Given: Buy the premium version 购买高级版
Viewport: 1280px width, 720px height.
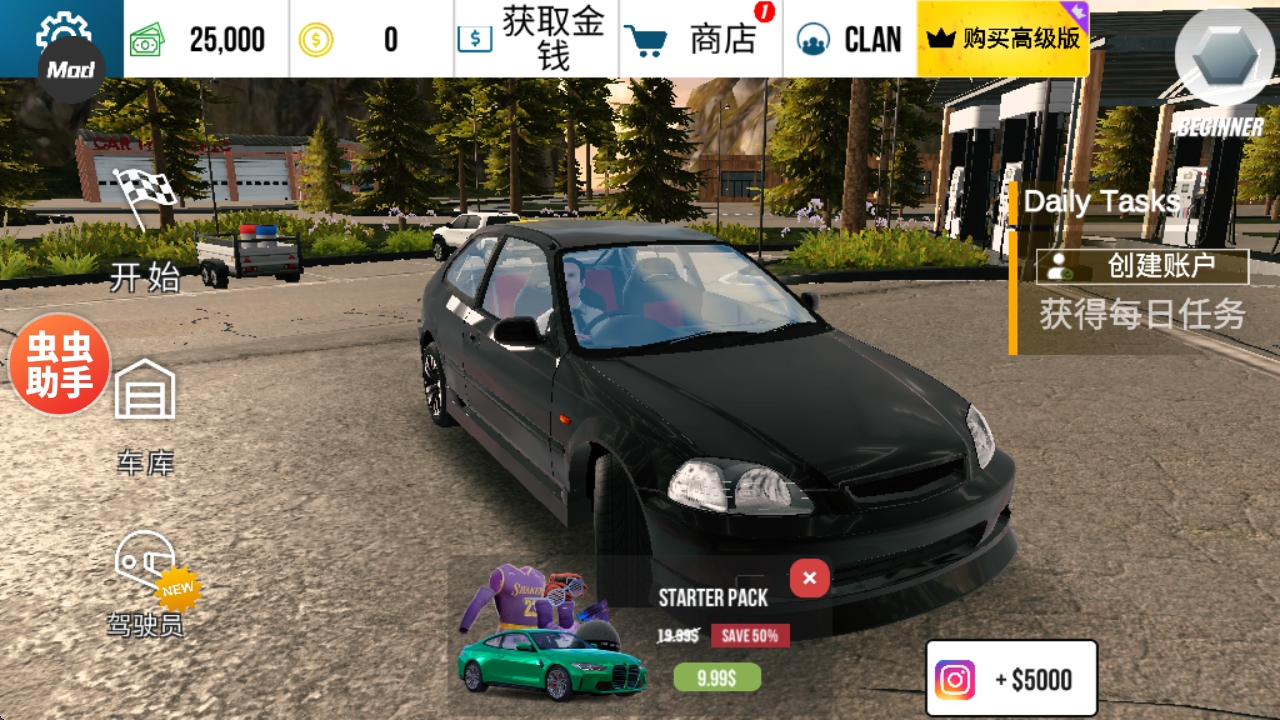Looking at the screenshot, I should [1003, 40].
